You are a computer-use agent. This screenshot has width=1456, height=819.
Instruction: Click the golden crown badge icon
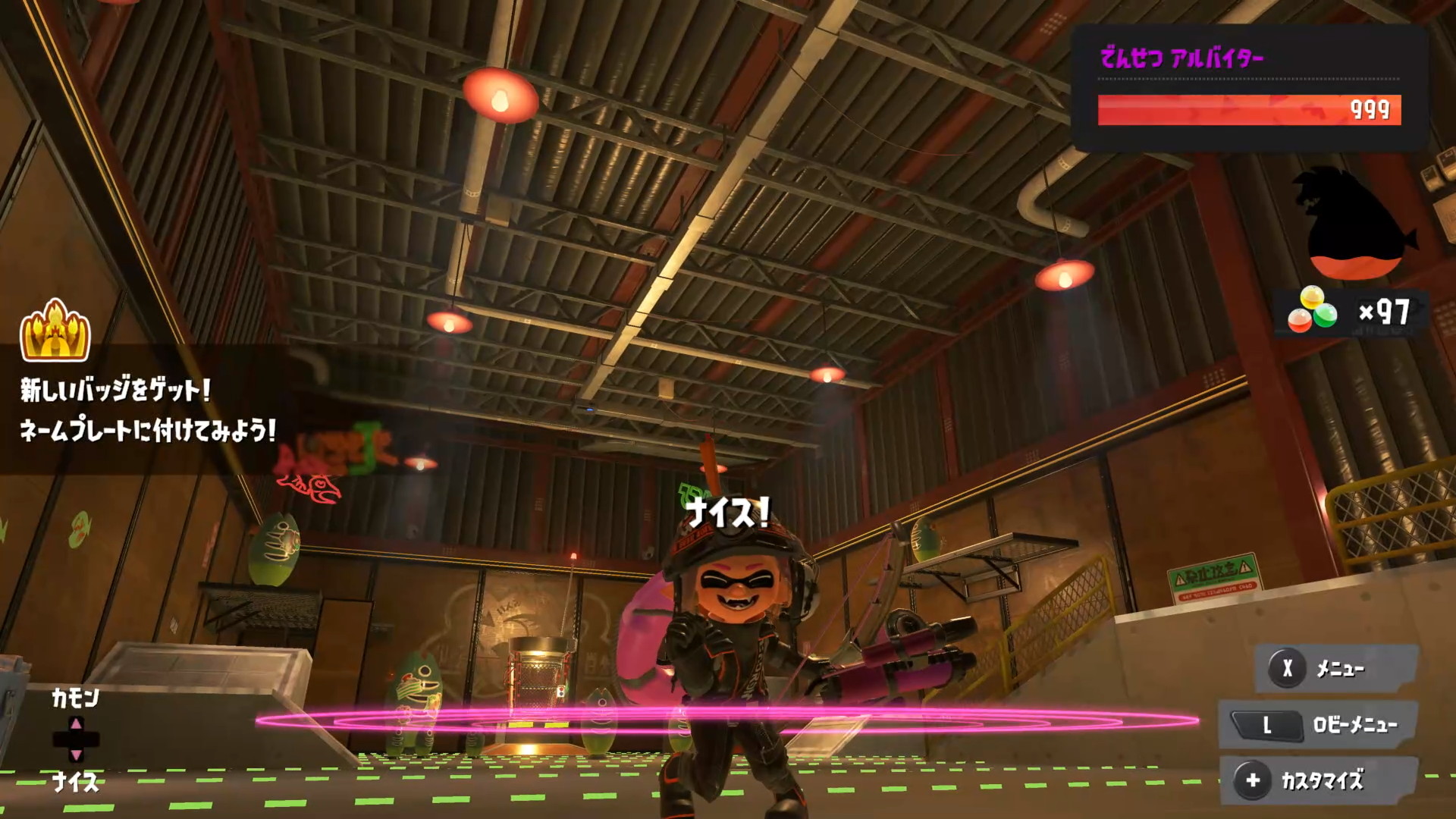click(55, 331)
